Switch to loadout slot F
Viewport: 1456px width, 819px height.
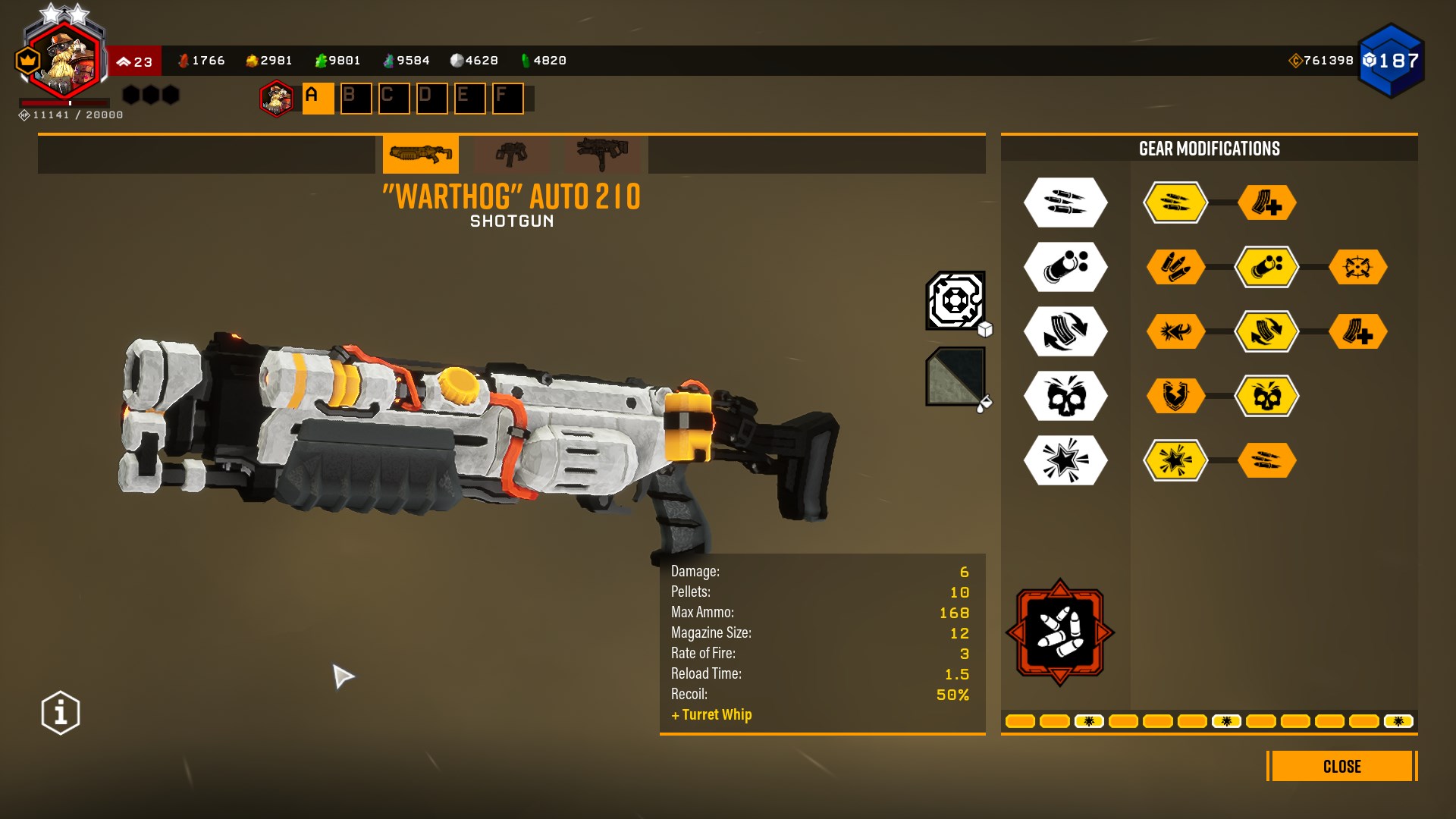click(507, 99)
